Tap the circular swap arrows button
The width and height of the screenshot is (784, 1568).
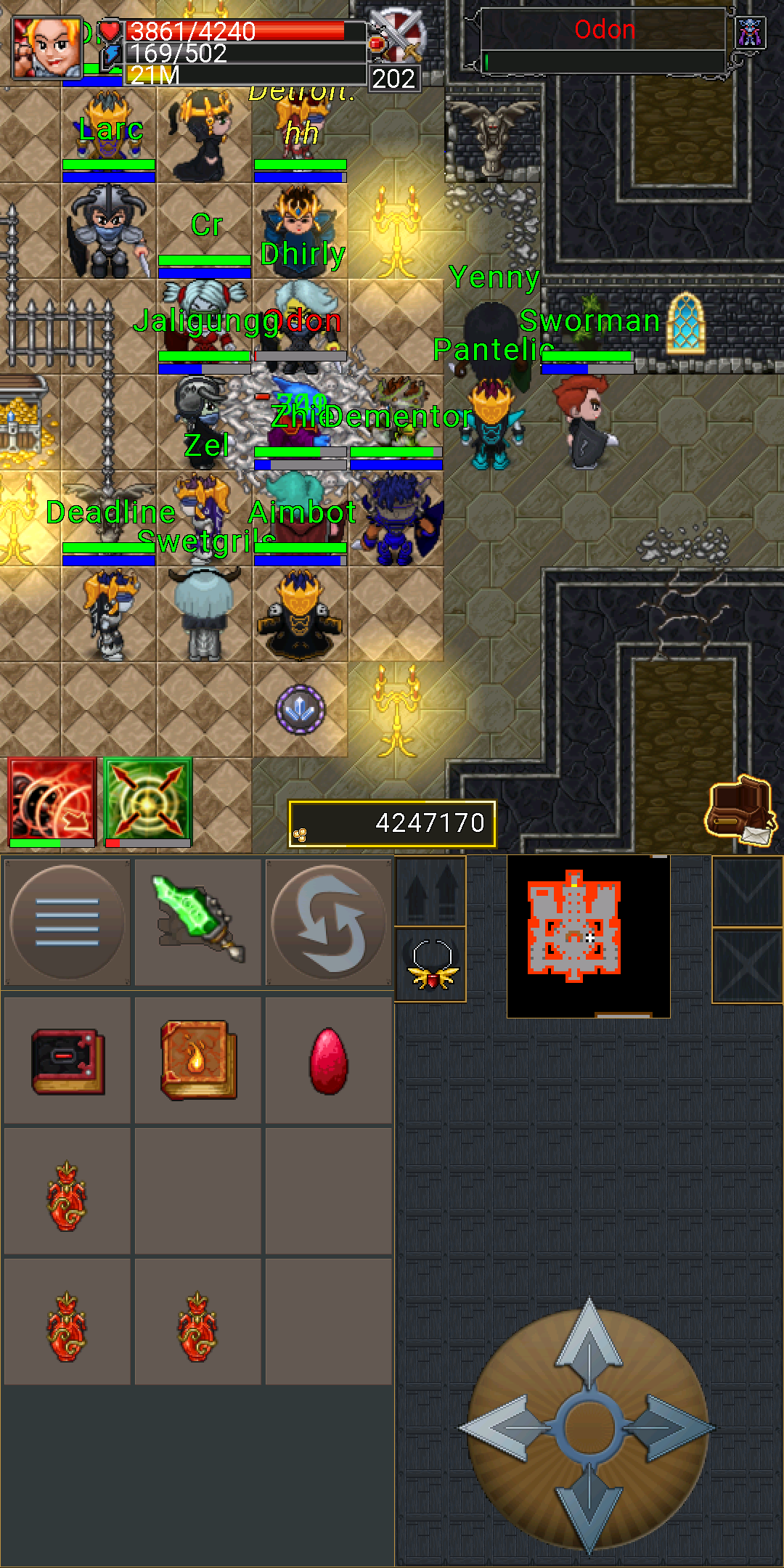coord(329,922)
